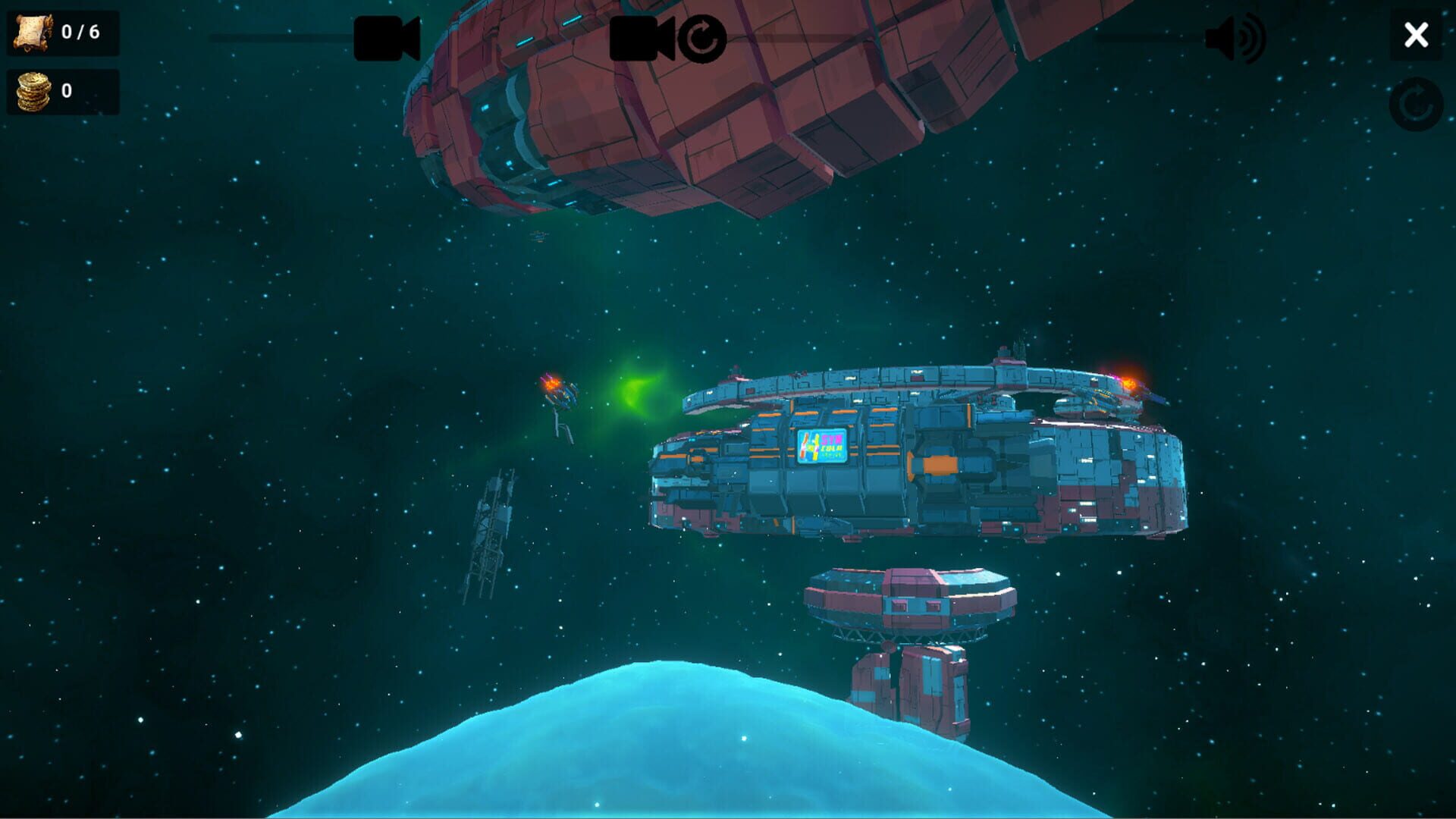Viewport: 1456px width, 819px height.
Task: Expand the coins counter showing 0
Action: pyautogui.click(x=62, y=91)
